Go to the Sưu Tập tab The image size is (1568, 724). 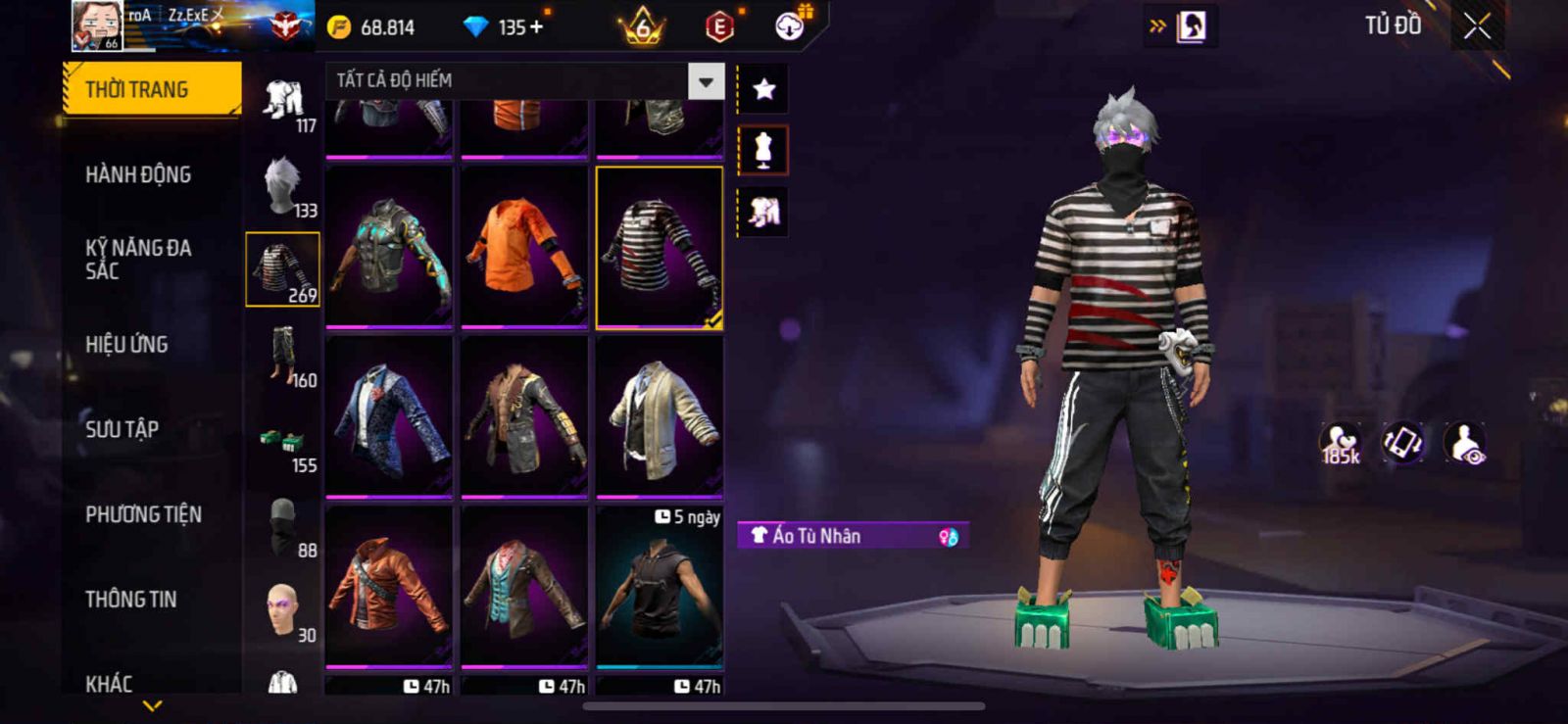pos(122,429)
